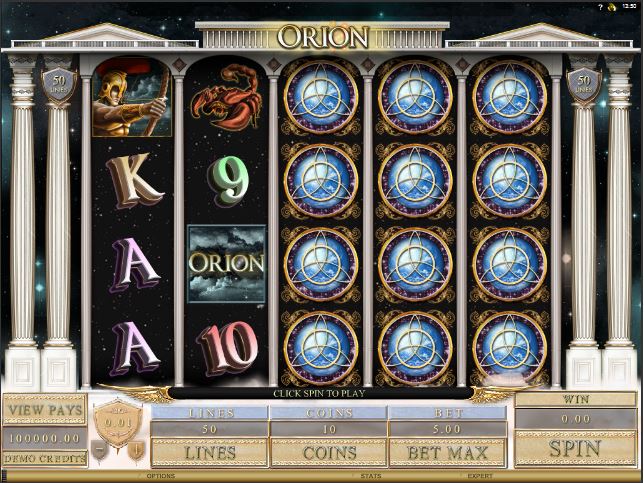
Task: Decrease coin size with the minus shield
Action: [x=99, y=451]
